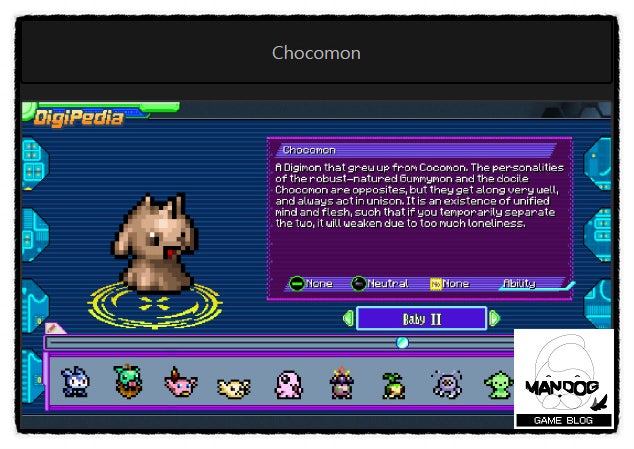Choose the green horned Digimon thumbnail

click(x=127, y=381)
